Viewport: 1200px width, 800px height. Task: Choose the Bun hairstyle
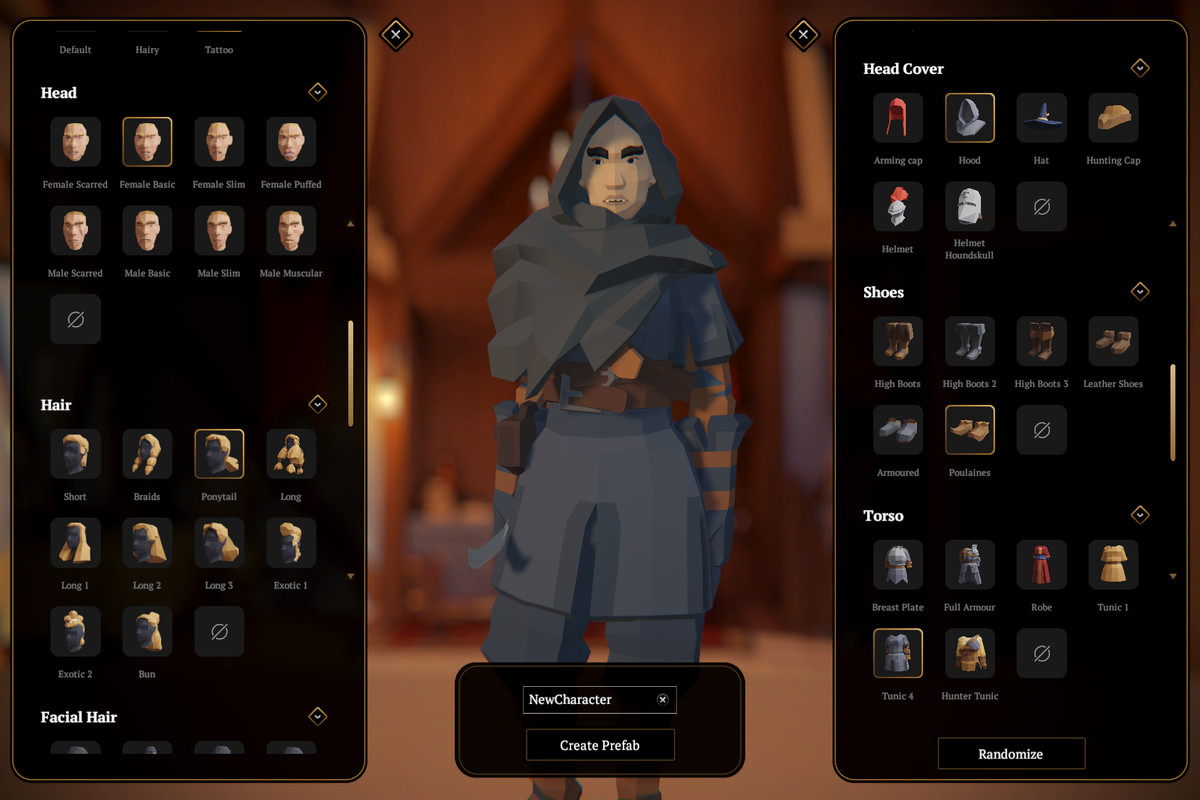pyautogui.click(x=147, y=632)
